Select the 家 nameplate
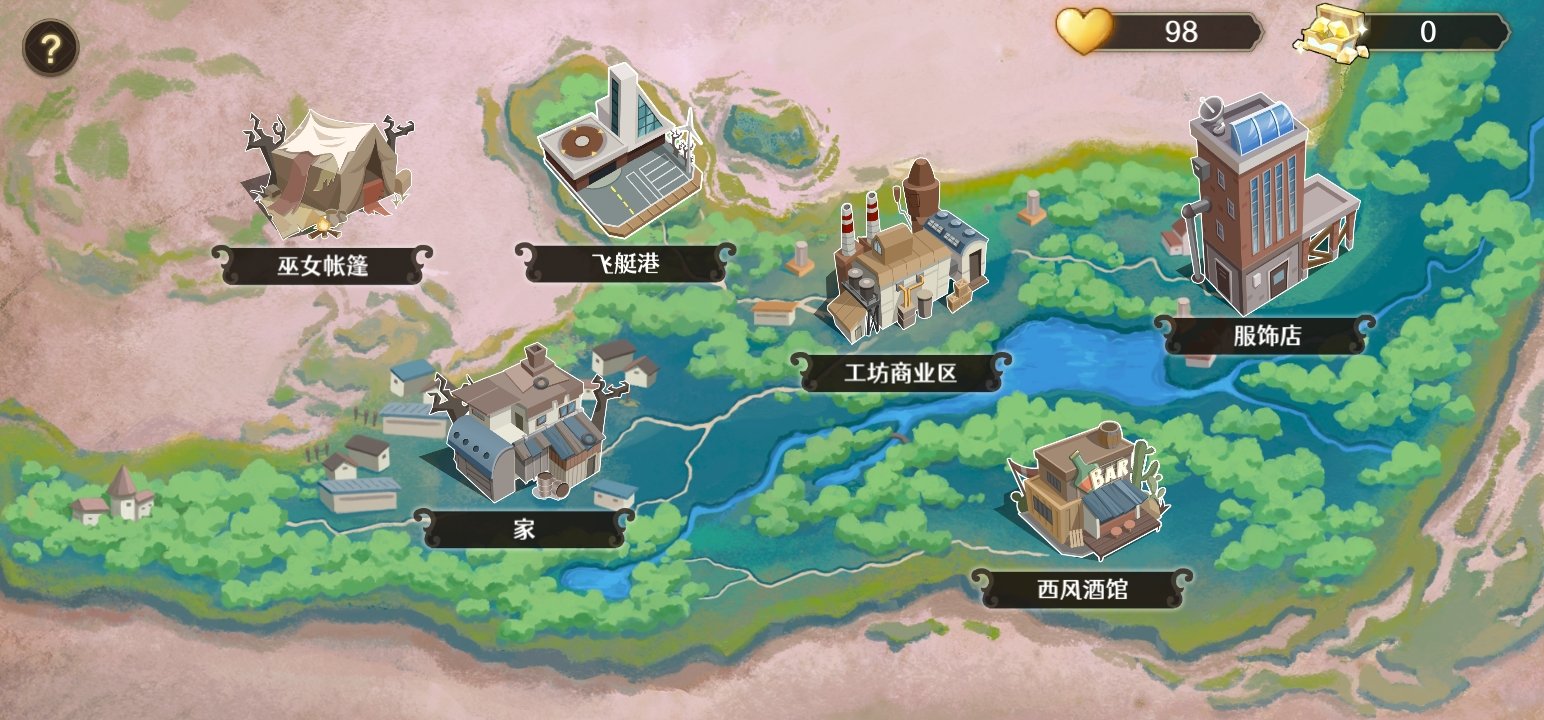 point(524,526)
